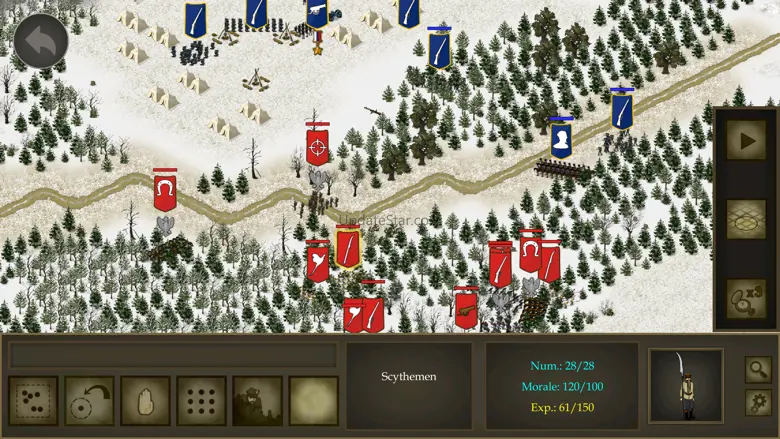The height and width of the screenshot is (439, 780).
Task: Open the magnifying glass zoom tool
Action: pyautogui.click(x=758, y=369)
